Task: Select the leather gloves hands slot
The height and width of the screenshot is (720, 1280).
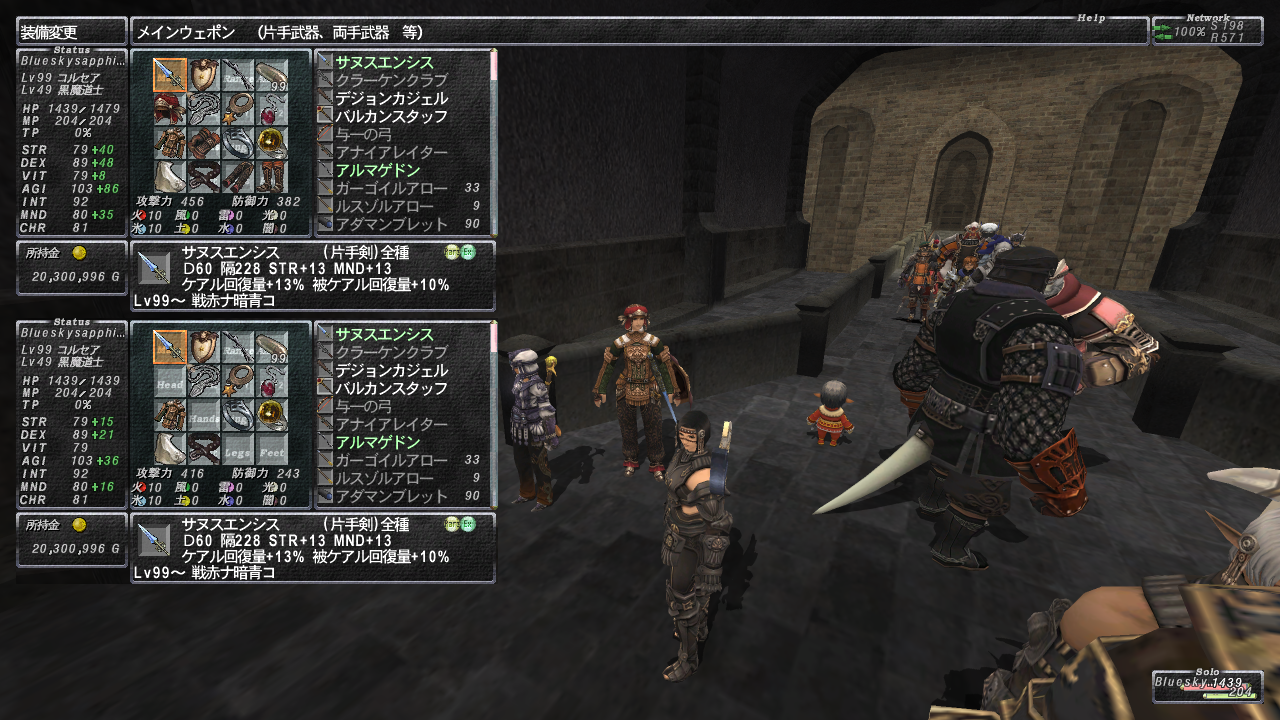Action: (x=203, y=141)
